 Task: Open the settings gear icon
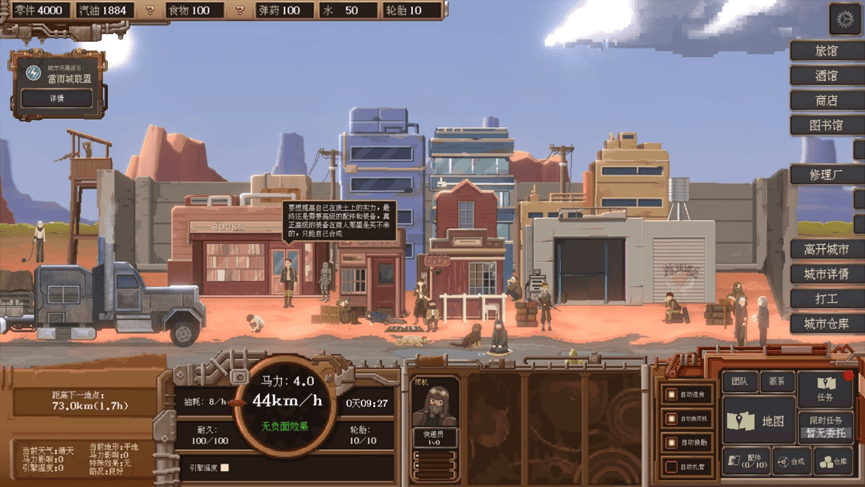click(x=845, y=18)
